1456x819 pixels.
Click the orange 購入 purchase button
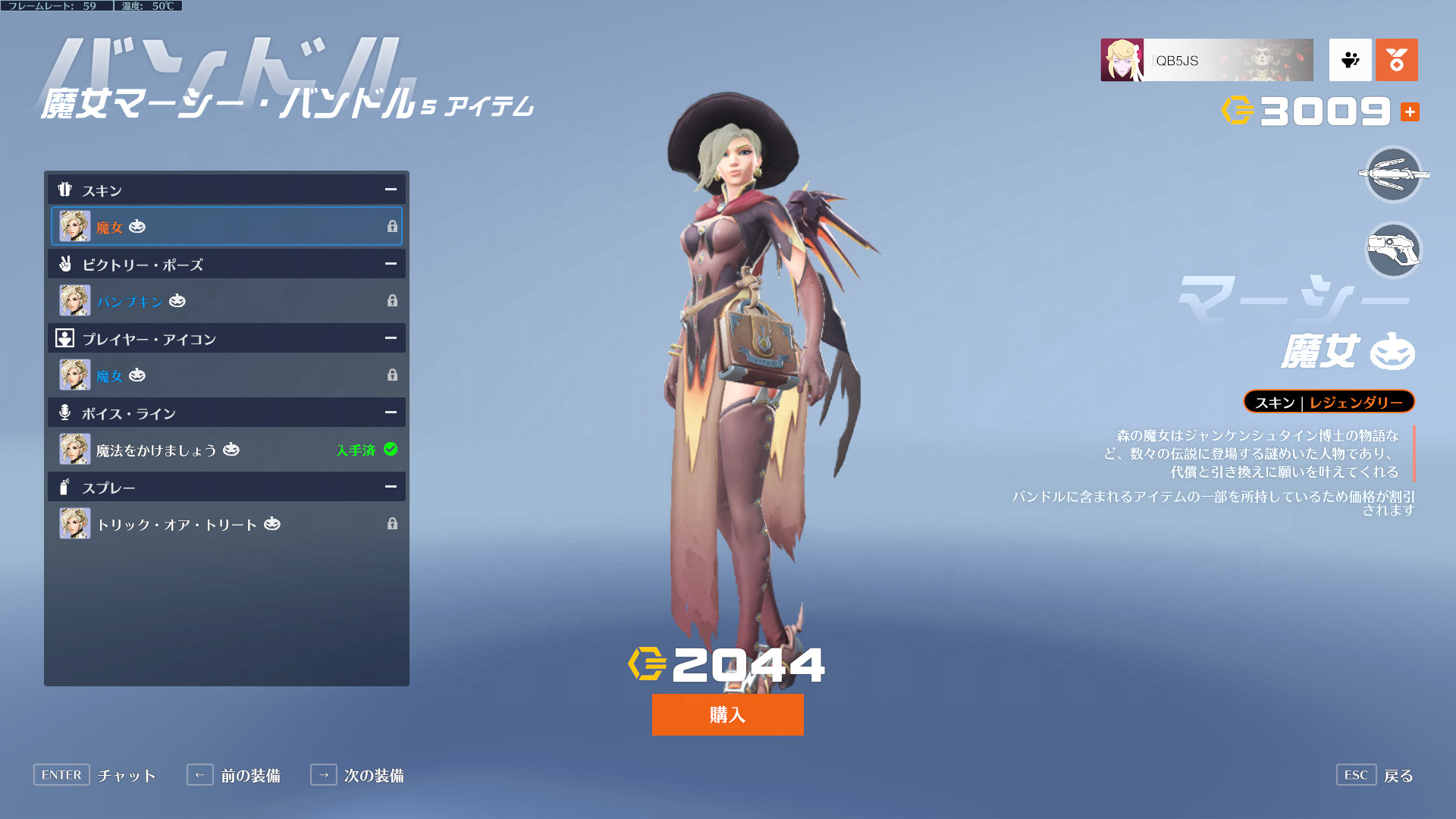pos(727,714)
